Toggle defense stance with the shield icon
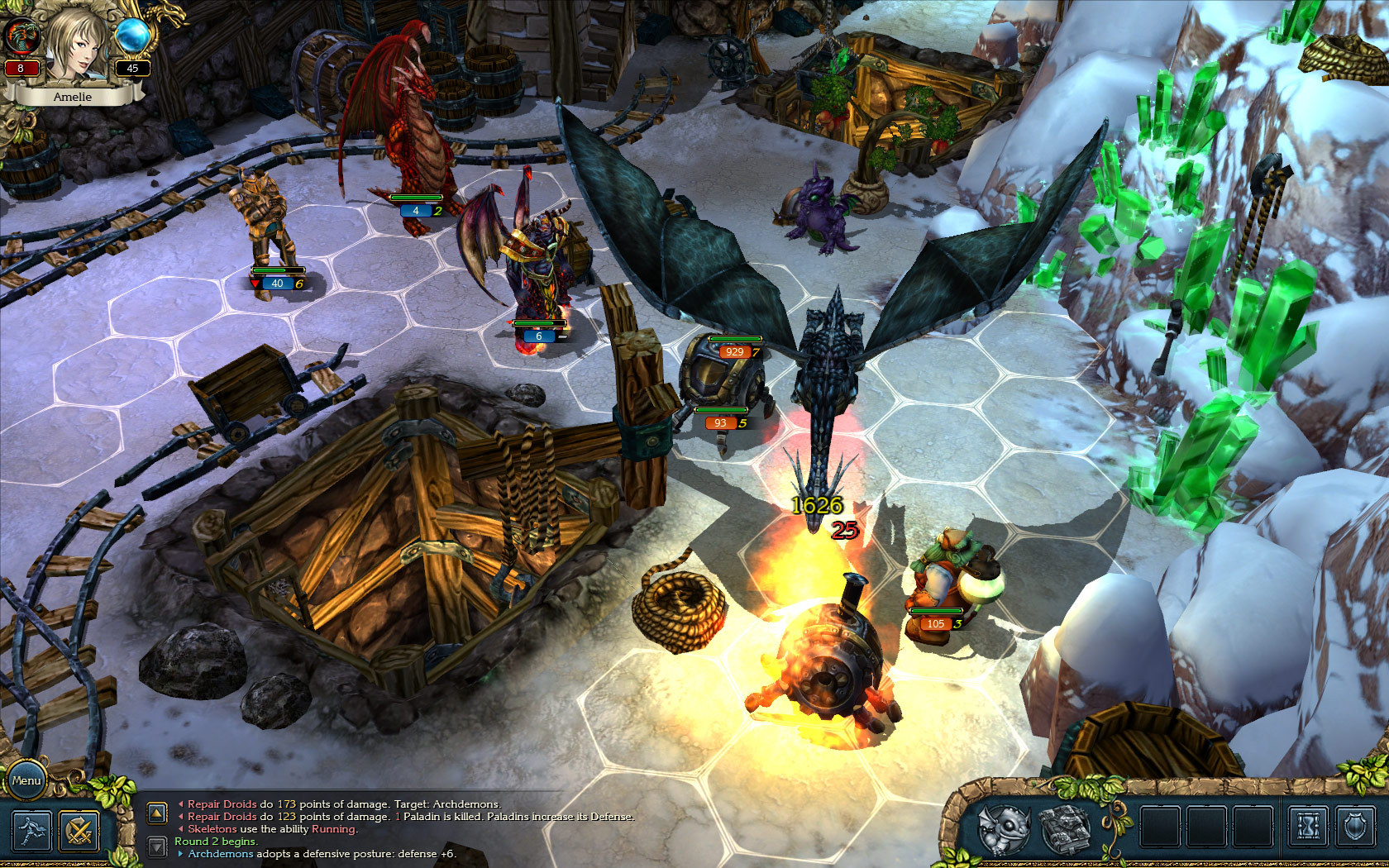This screenshot has width=1389, height=868. pyautogui.click(x=1353, y=825)
